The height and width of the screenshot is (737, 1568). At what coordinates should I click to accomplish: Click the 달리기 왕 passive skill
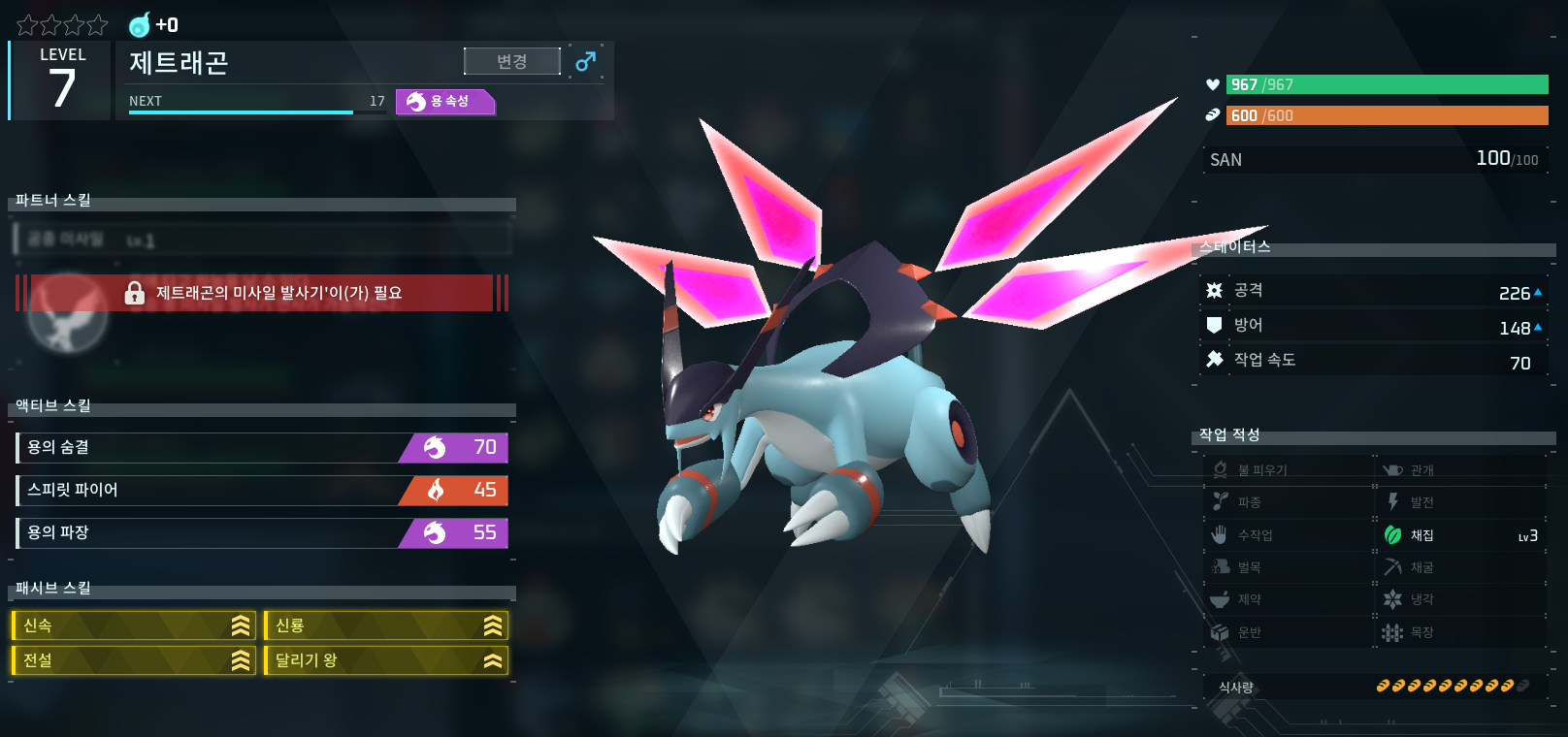pyautogui.click(x=386, y=660)
